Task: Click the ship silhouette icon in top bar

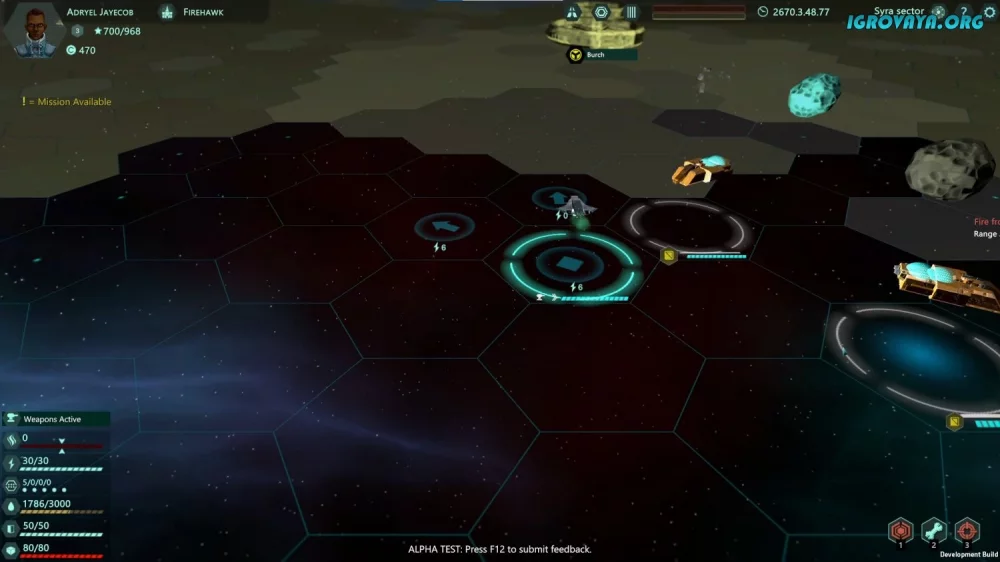Action: [572, 13]
